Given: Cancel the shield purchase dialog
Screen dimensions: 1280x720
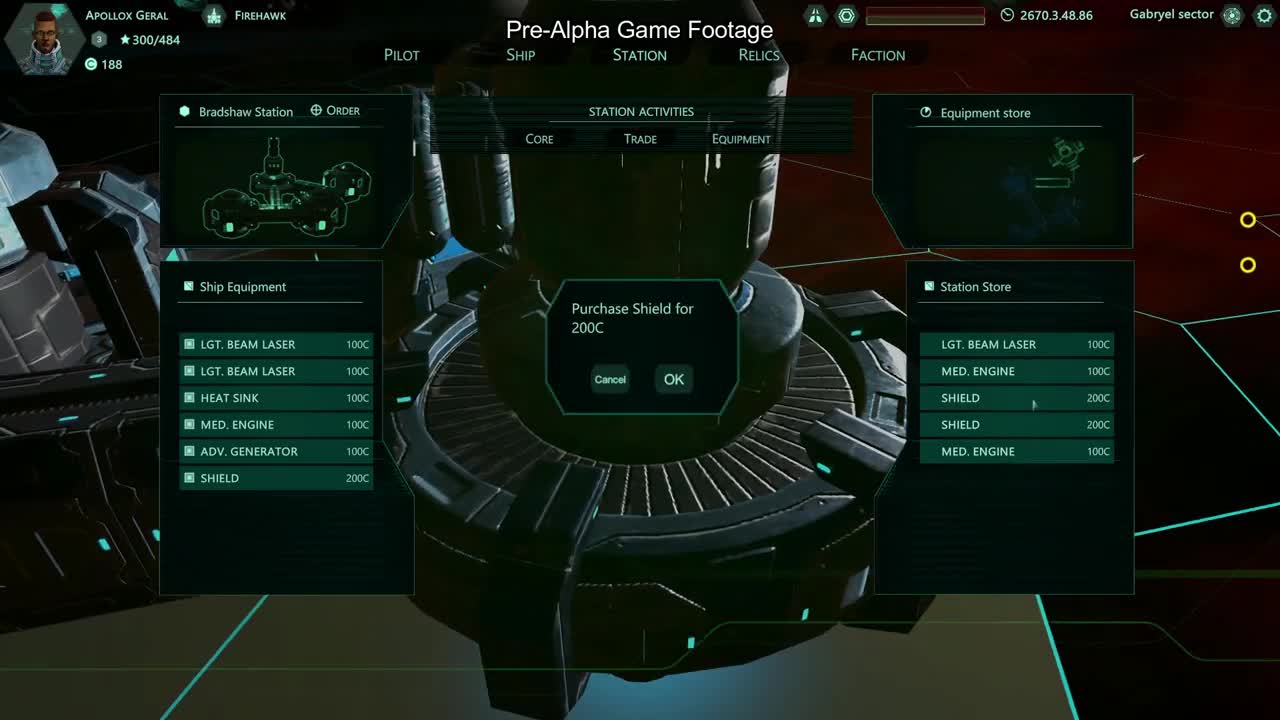Looking at the screenshot, I should pos(610,379).
